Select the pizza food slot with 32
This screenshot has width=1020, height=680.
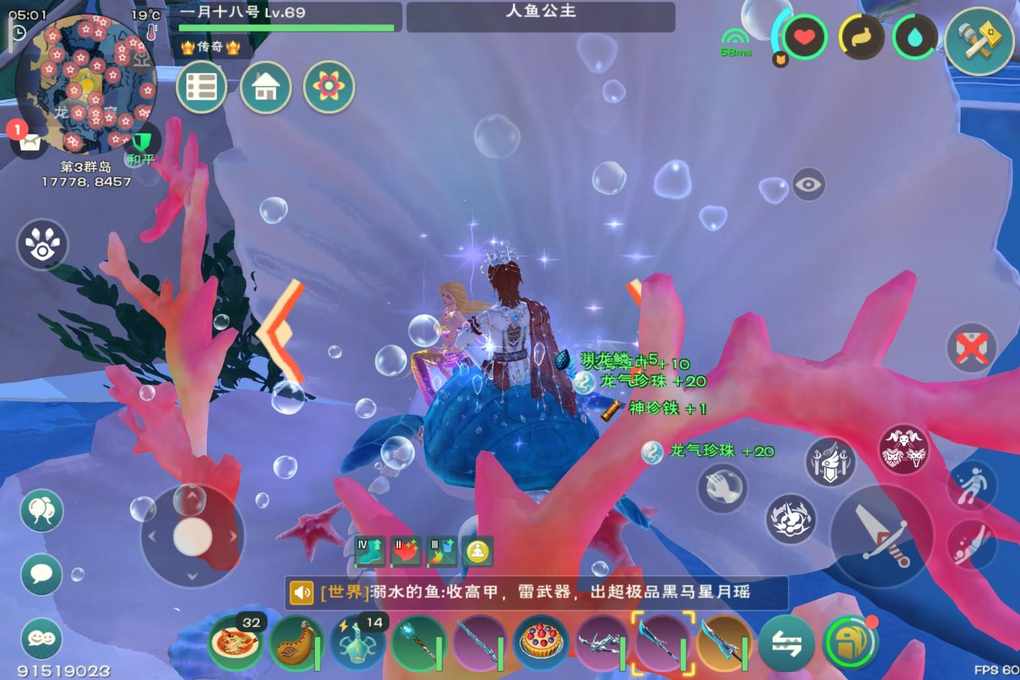236,642
